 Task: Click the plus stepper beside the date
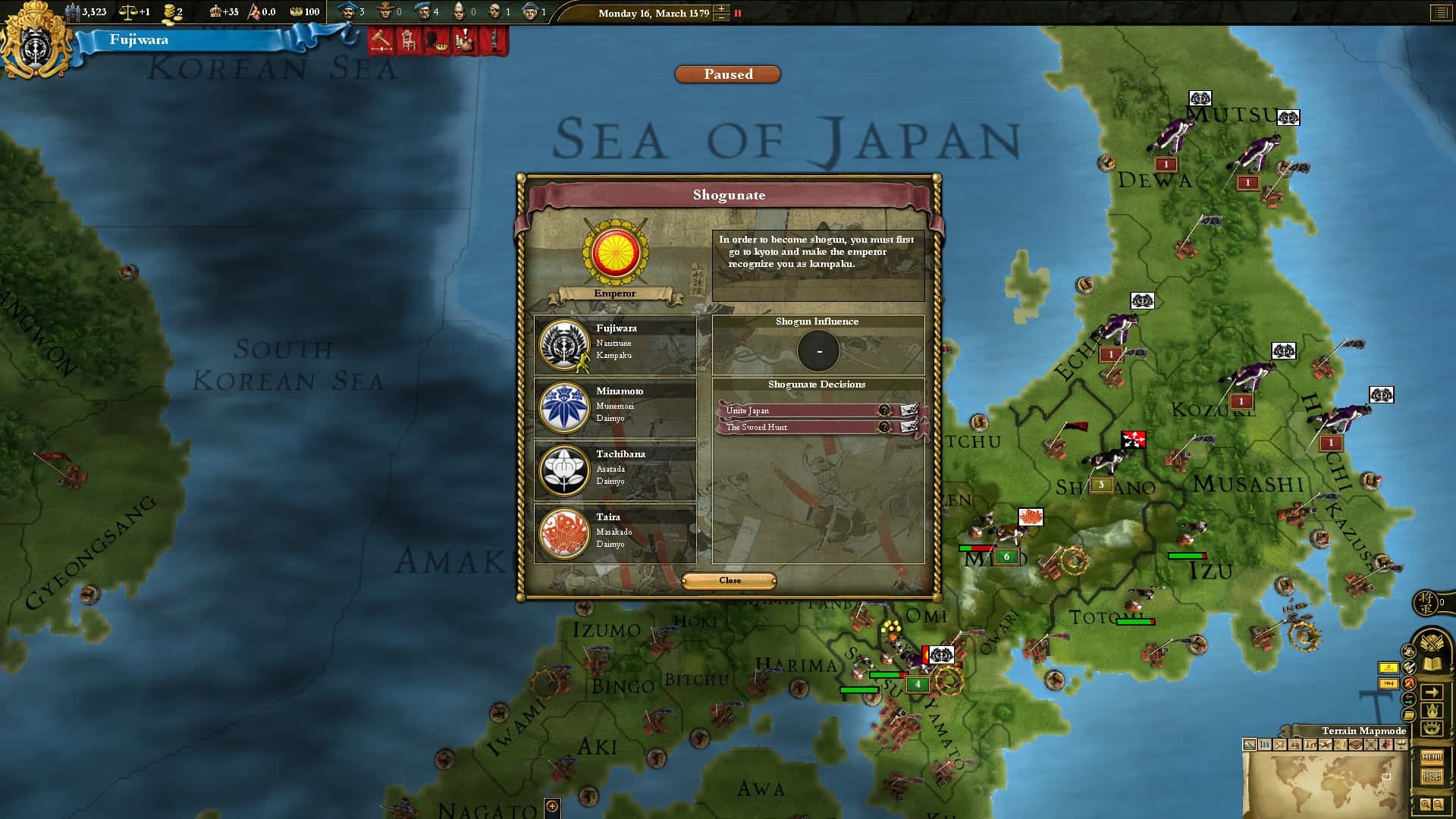click(721, 9)
